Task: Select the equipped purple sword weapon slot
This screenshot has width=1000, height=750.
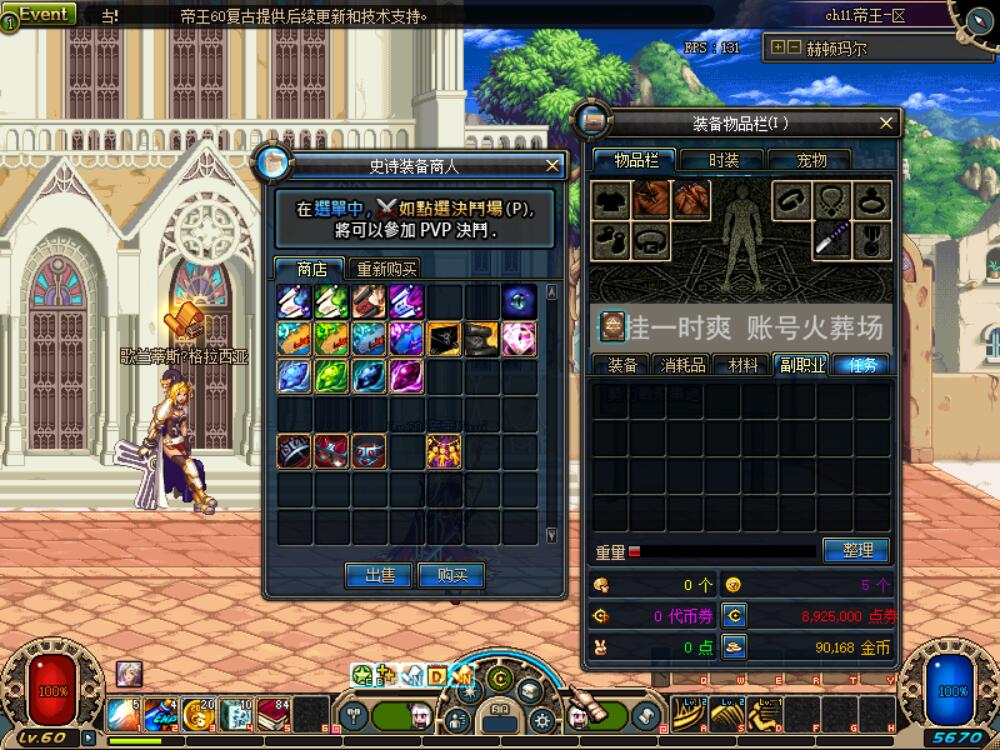Action: point(831,240)
